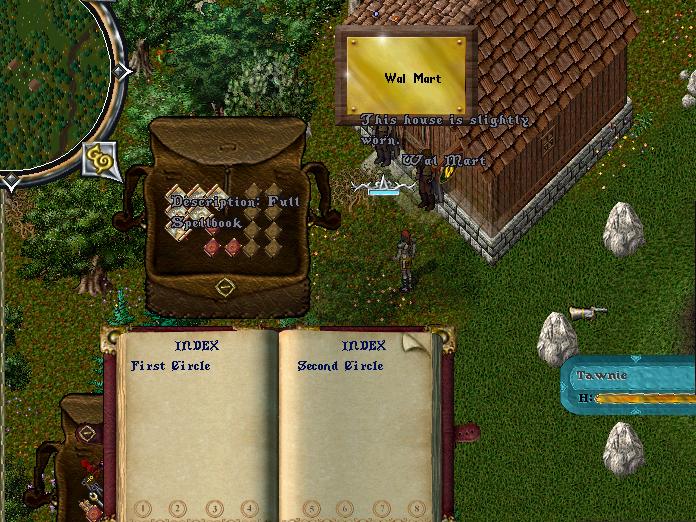
Task: Click the diamond clasp on the lower-left backpack
Action: (87, 433)
